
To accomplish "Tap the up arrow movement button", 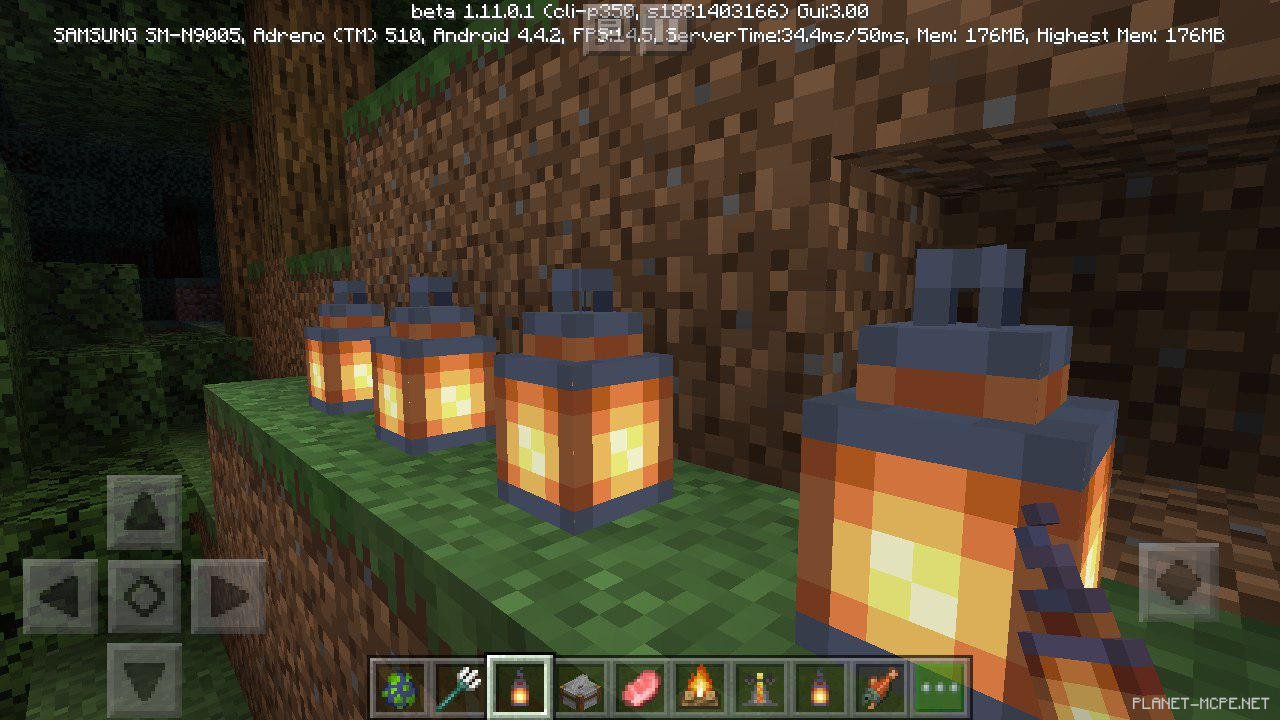I will click(x=144, y=513).
